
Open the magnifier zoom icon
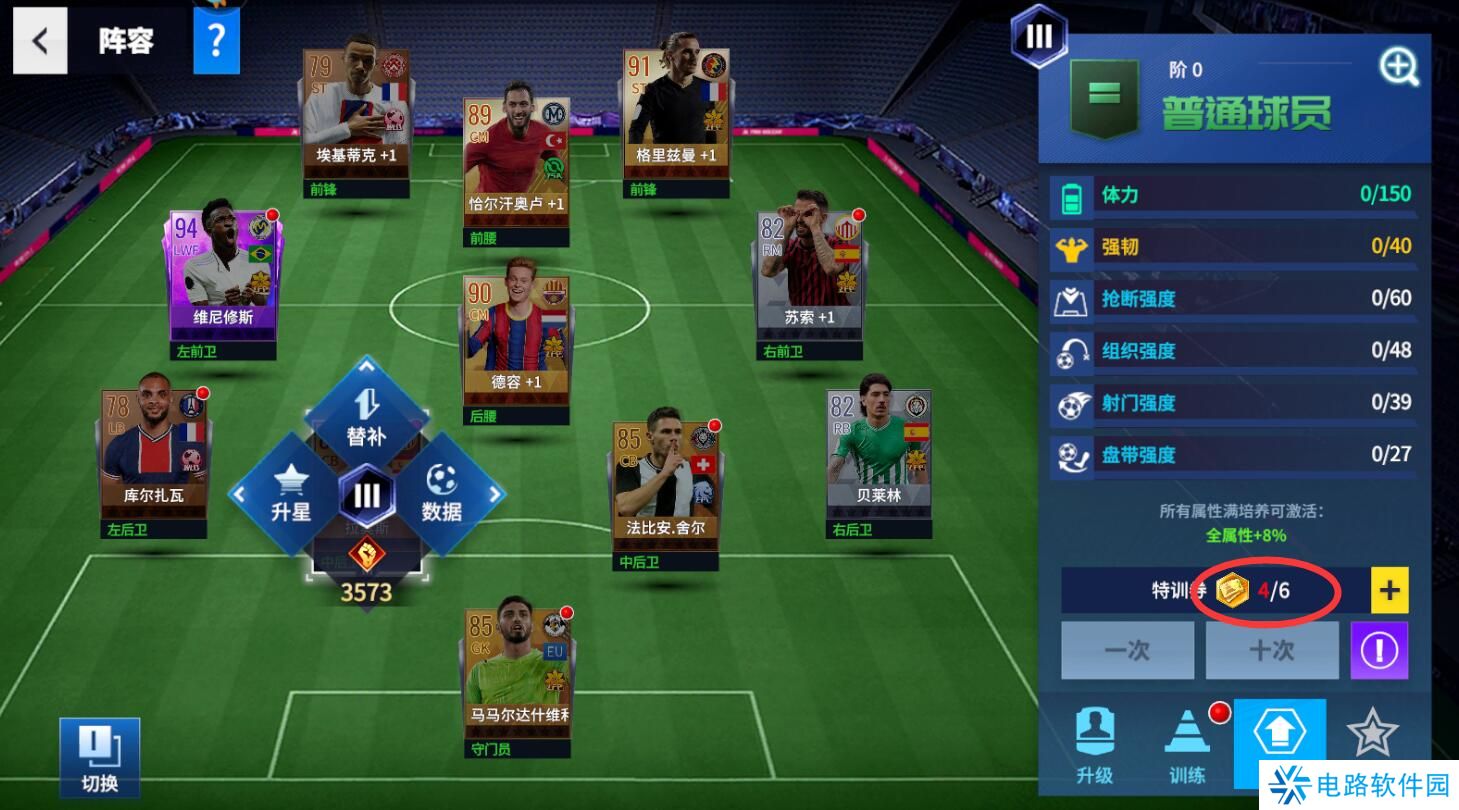[1399, 67]
